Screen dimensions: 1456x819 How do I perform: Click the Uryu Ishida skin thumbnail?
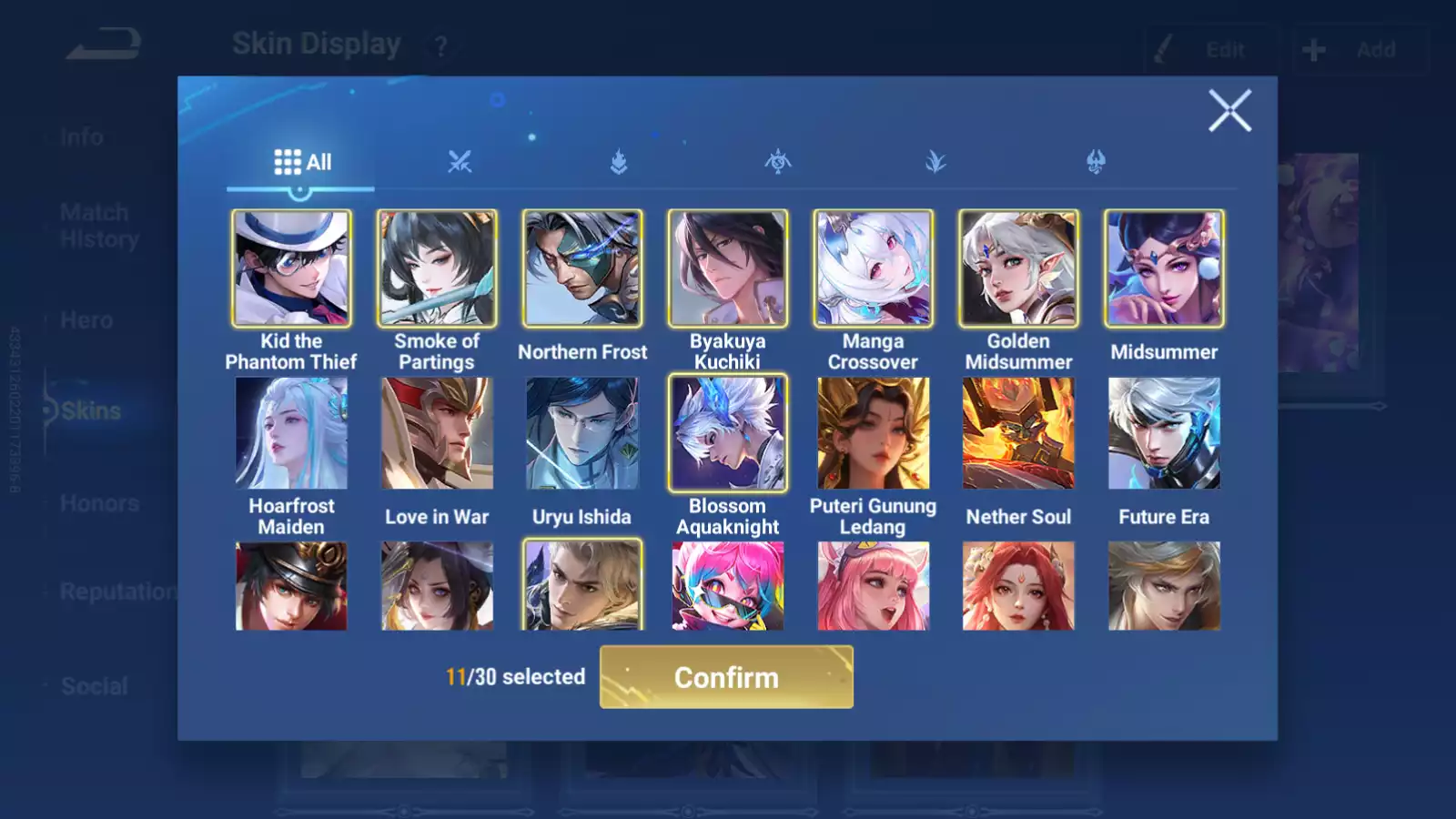(582, 431)
